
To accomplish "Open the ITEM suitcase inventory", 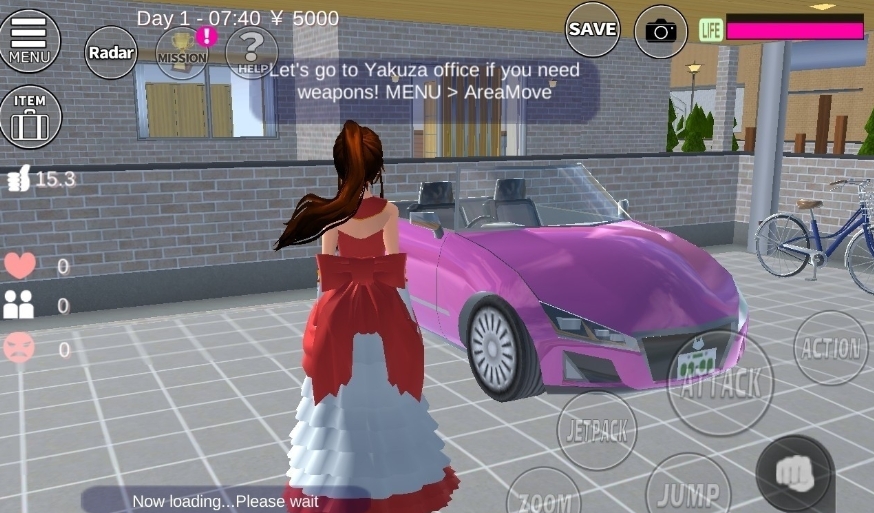I will click(30, 117).
